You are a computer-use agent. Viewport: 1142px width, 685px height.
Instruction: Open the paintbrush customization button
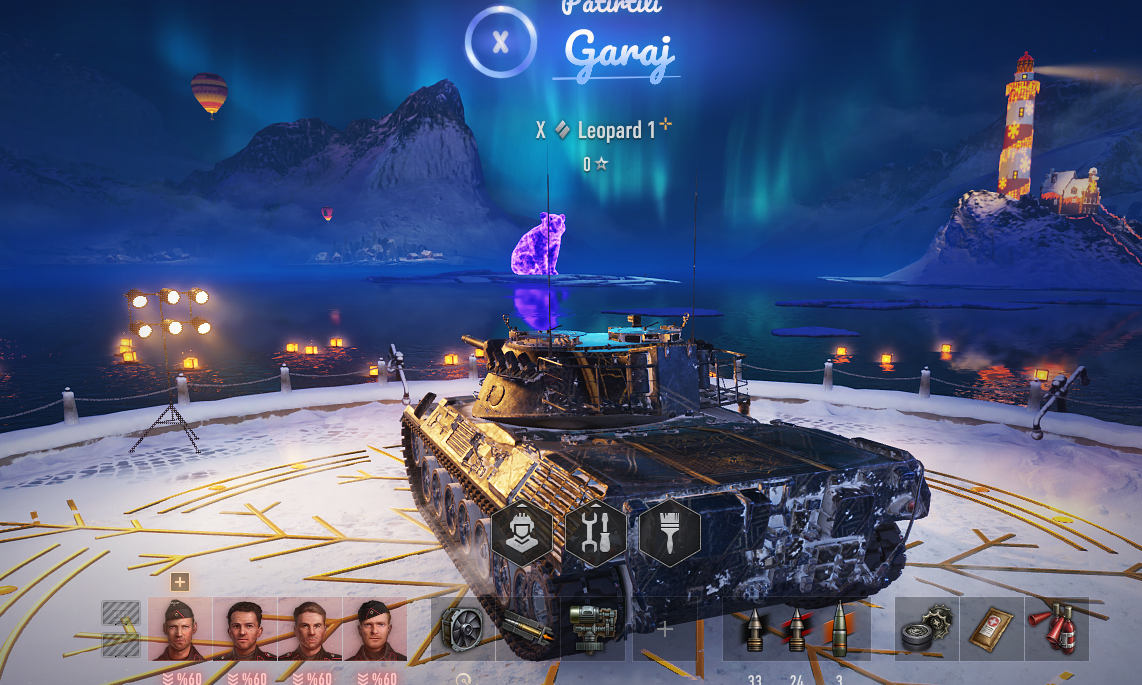(x=669, y=532)
